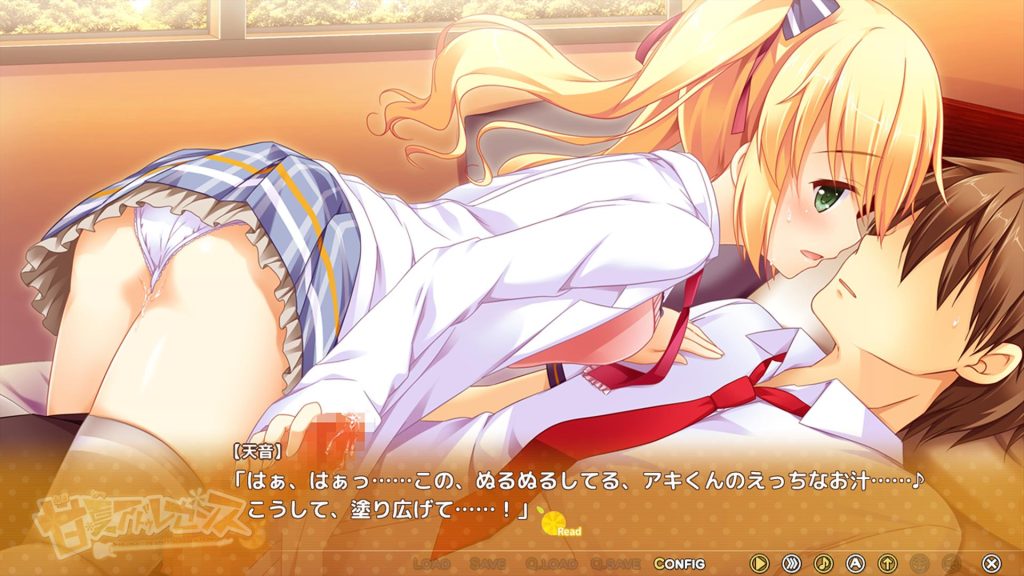Image resolution: width=1024 pixels, height=576 pixels.
Task: Click the music note icon
Action: click(824, 564)
